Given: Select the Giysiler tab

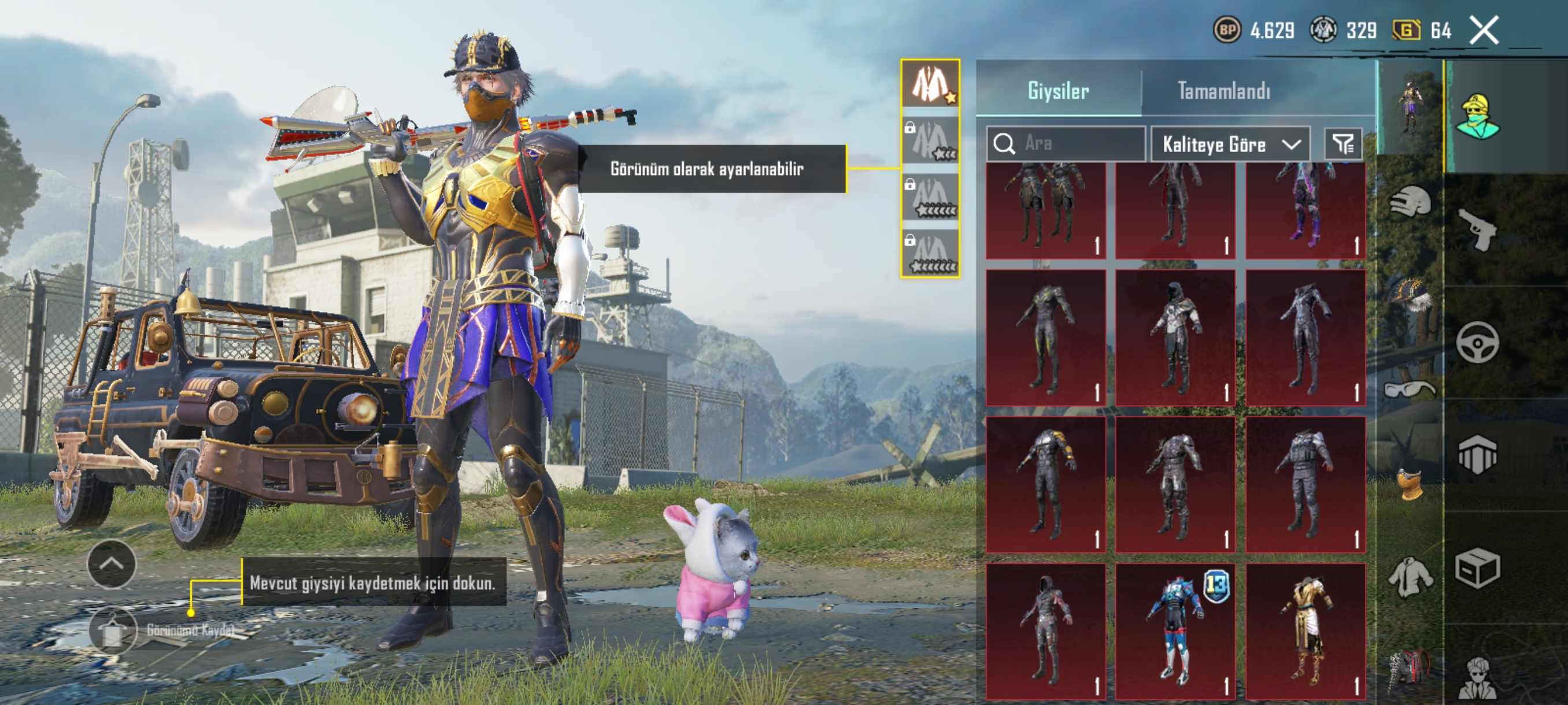Looking at the screenshot, I should (1058, 91).
